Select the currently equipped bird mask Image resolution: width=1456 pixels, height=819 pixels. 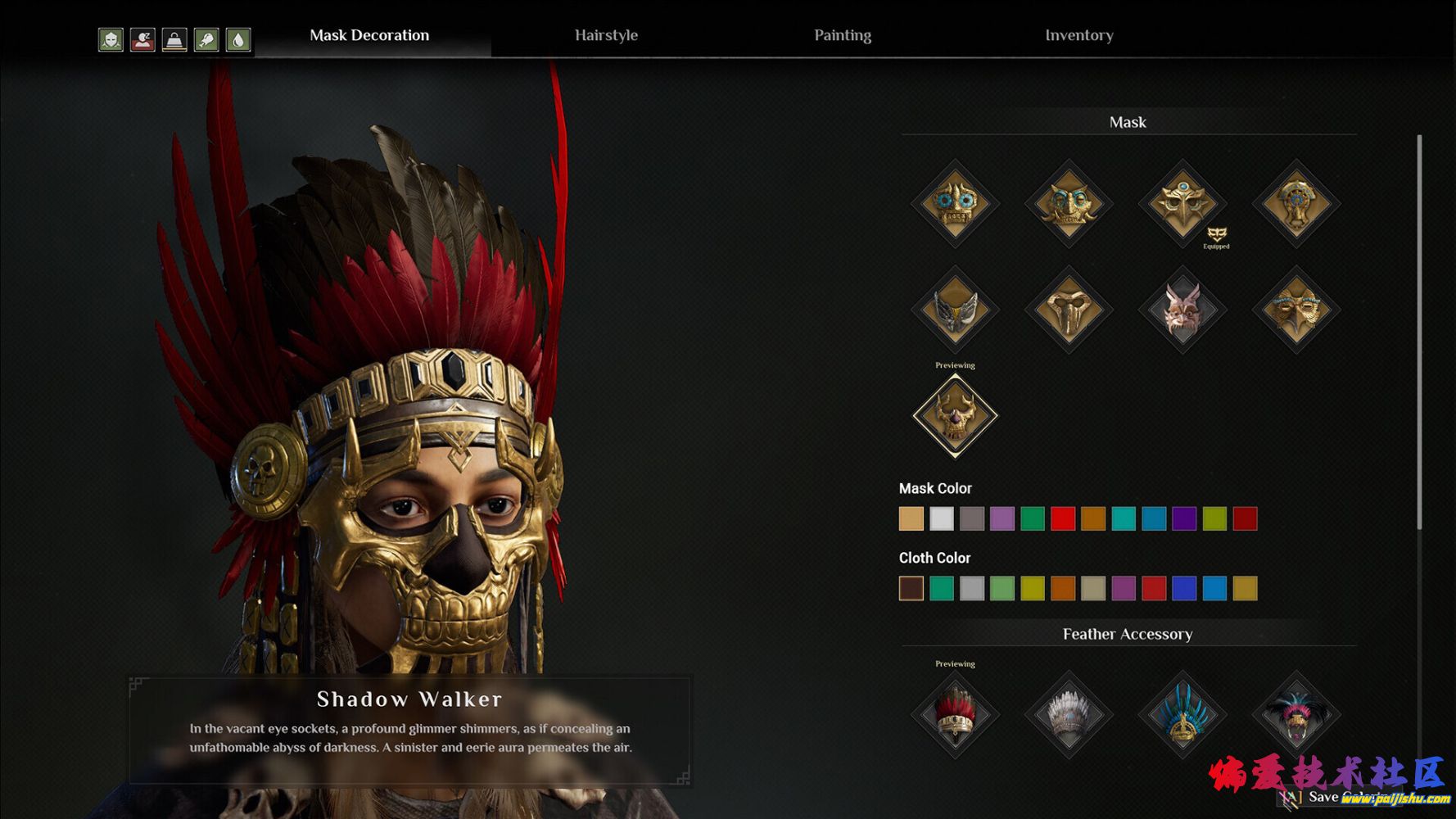pos(1182,203)
